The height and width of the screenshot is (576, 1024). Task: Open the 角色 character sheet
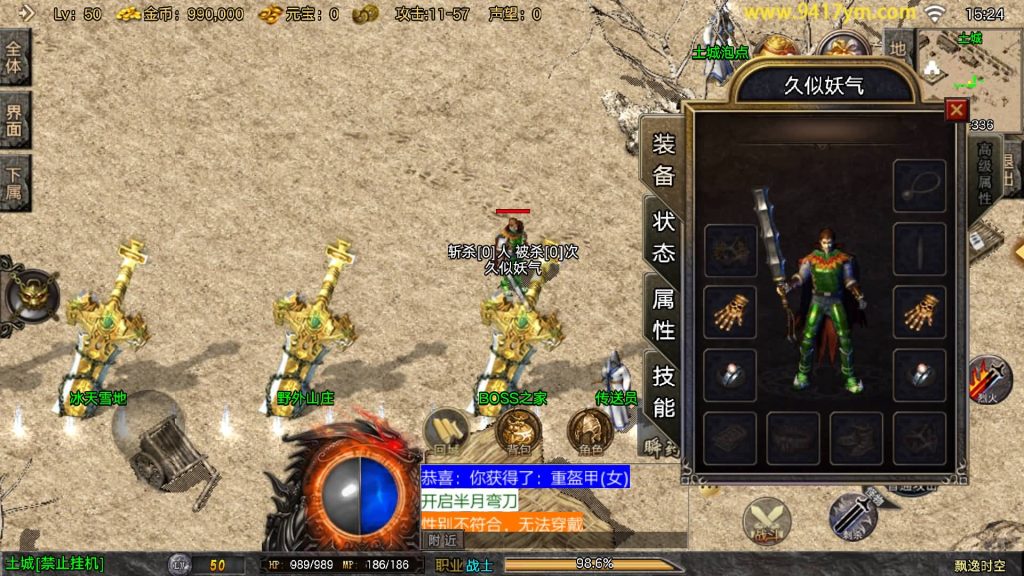pyautogui.click(x=590, y=430)
